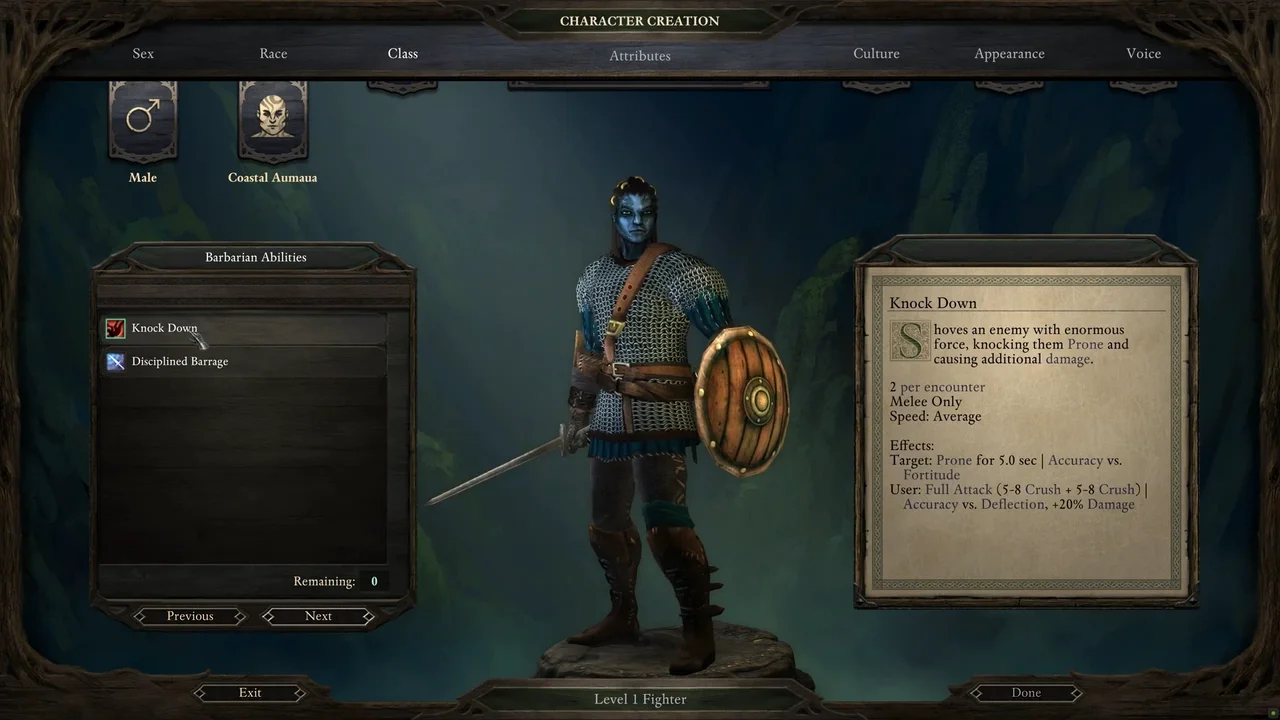The height and width of the screenshot is (720, 1280).
Task: Select the Class tab
Action: coord(403,54)
